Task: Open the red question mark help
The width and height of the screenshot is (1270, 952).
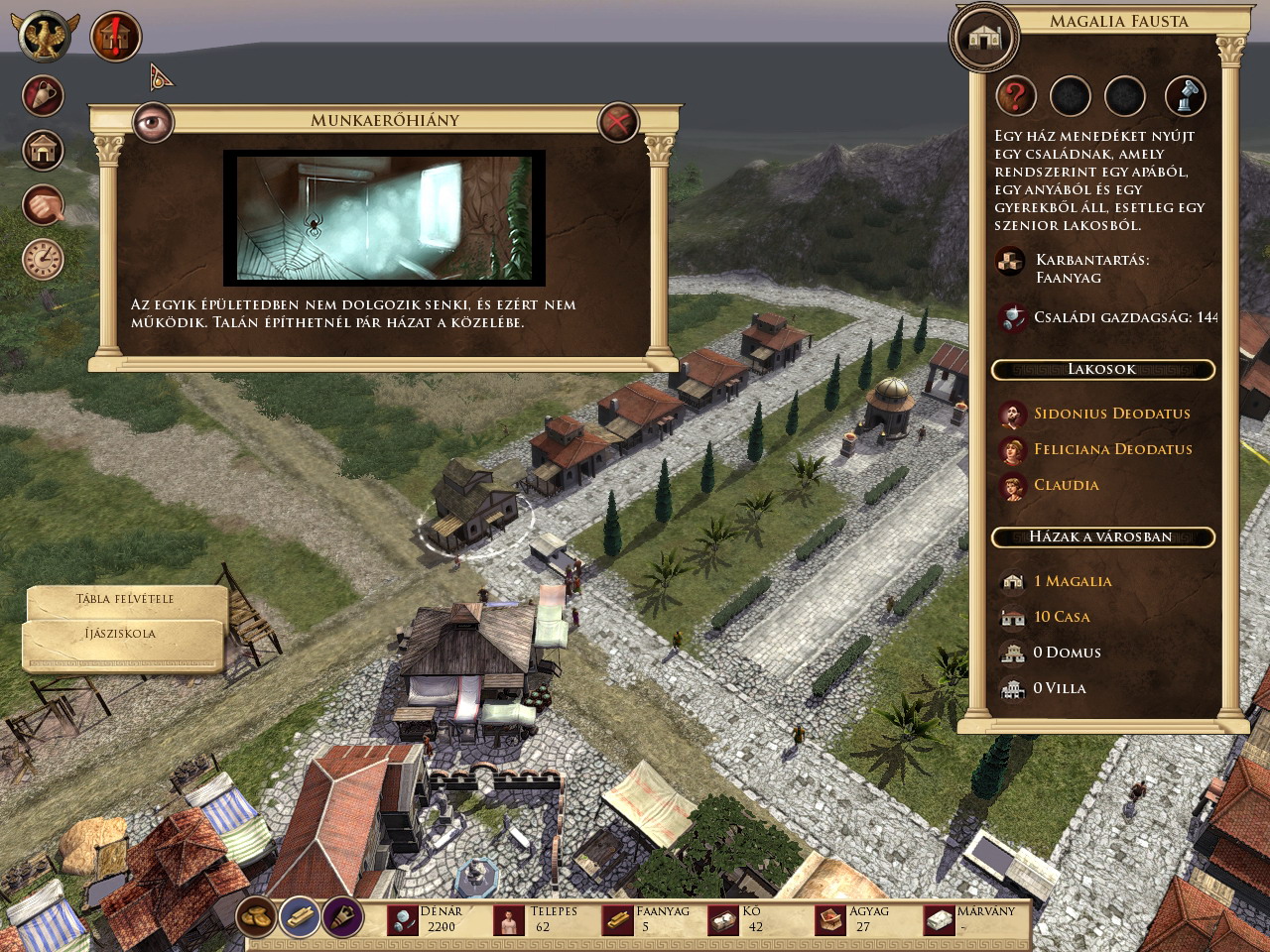Action: [1016, 96]
